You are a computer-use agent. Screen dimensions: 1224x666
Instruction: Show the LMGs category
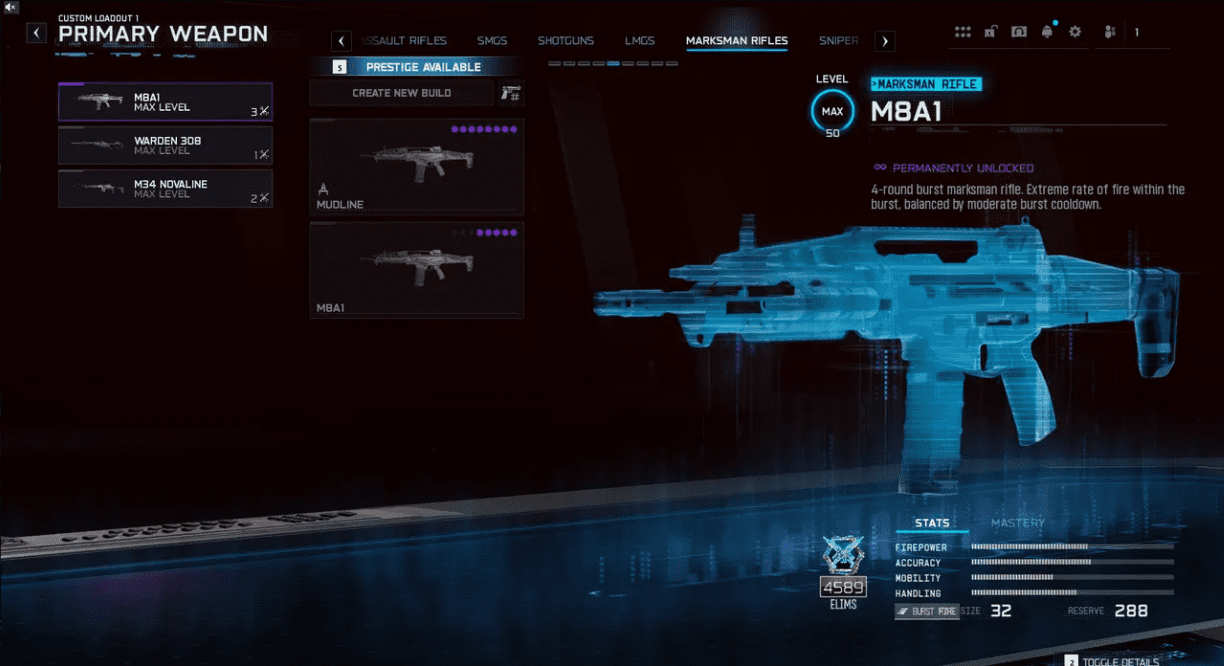pyautogui.click(x=639, y=41)
